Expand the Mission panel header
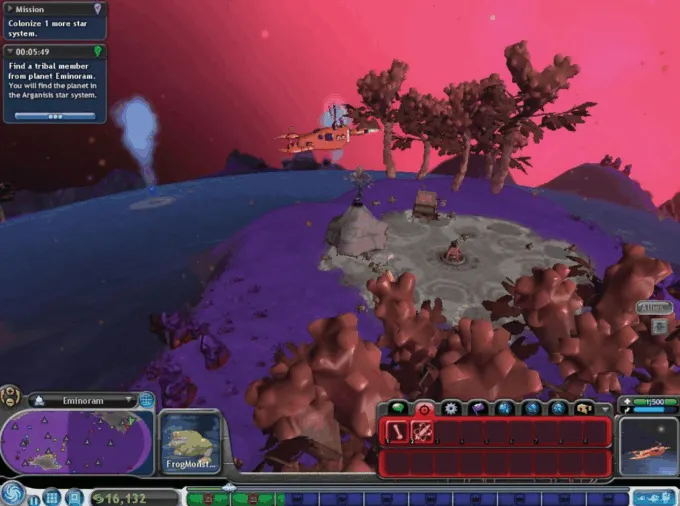This screenshot has width=680, height=506. pyautogui.click(x=10, y=9)
